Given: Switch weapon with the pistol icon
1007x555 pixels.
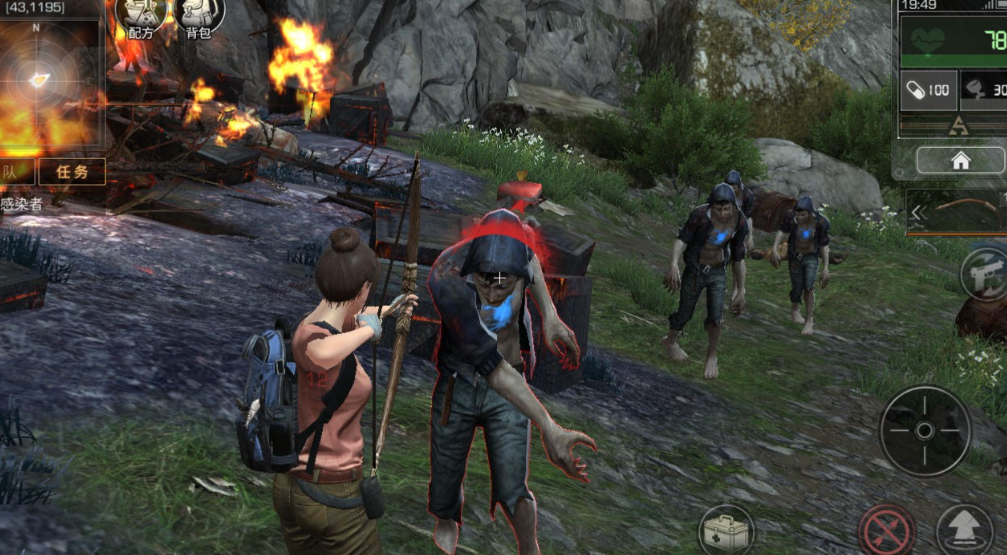Looking at the screenshot, I should (x=984, y=273).
